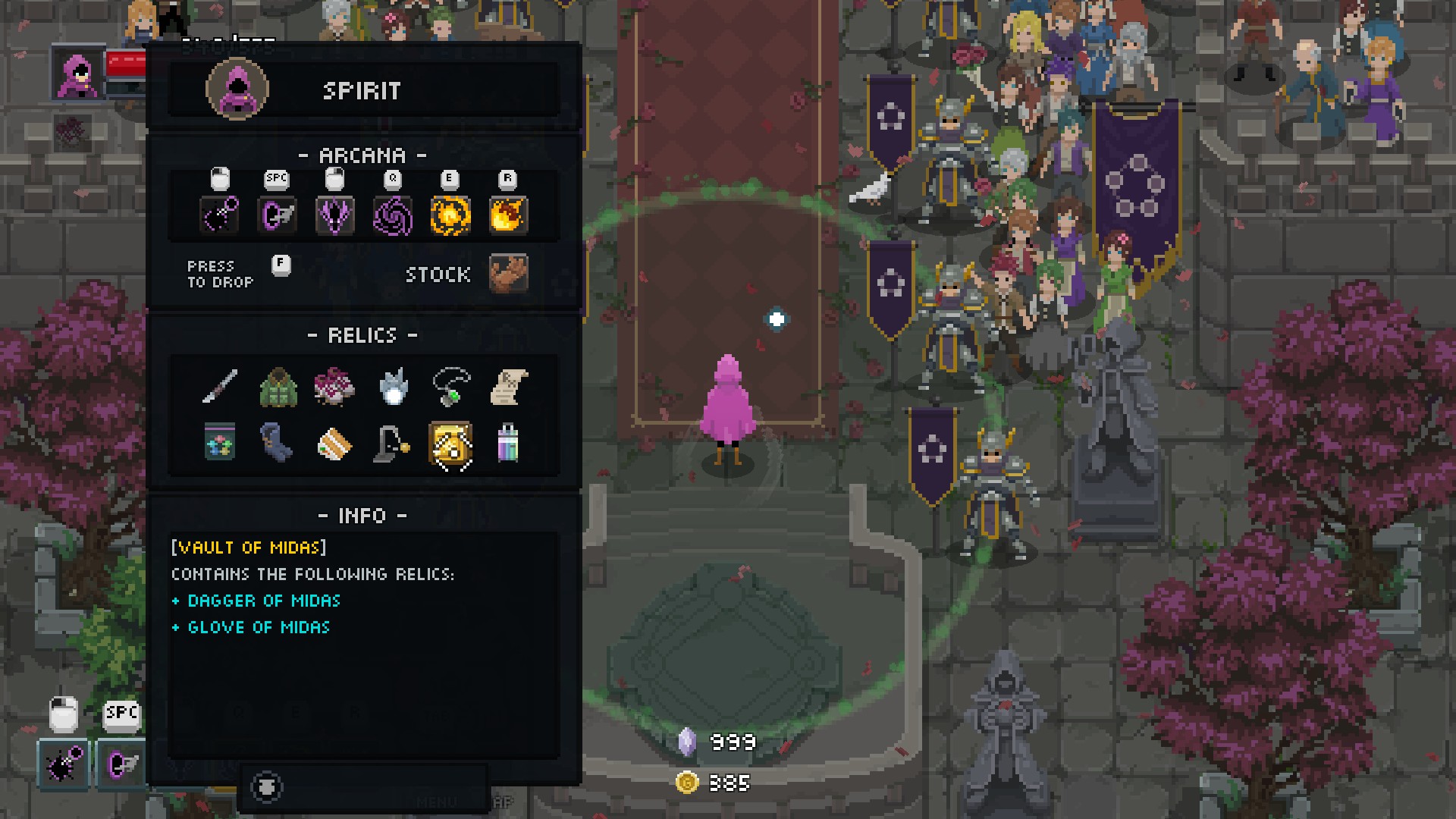
Task: Select the pink sneakers relic
Action: [x=334, y=387]
